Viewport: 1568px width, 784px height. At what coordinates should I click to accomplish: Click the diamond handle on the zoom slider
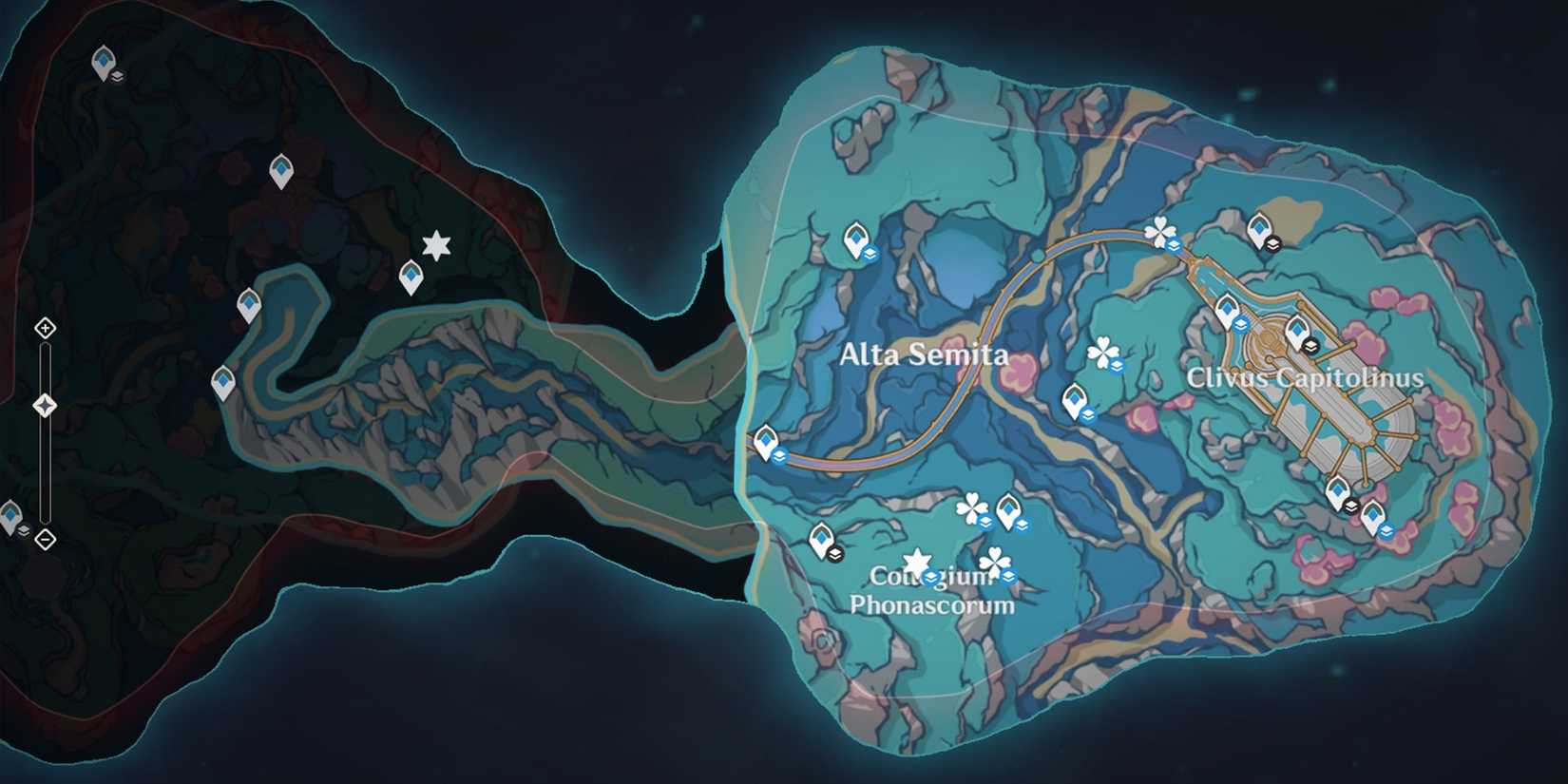point(44,405)
